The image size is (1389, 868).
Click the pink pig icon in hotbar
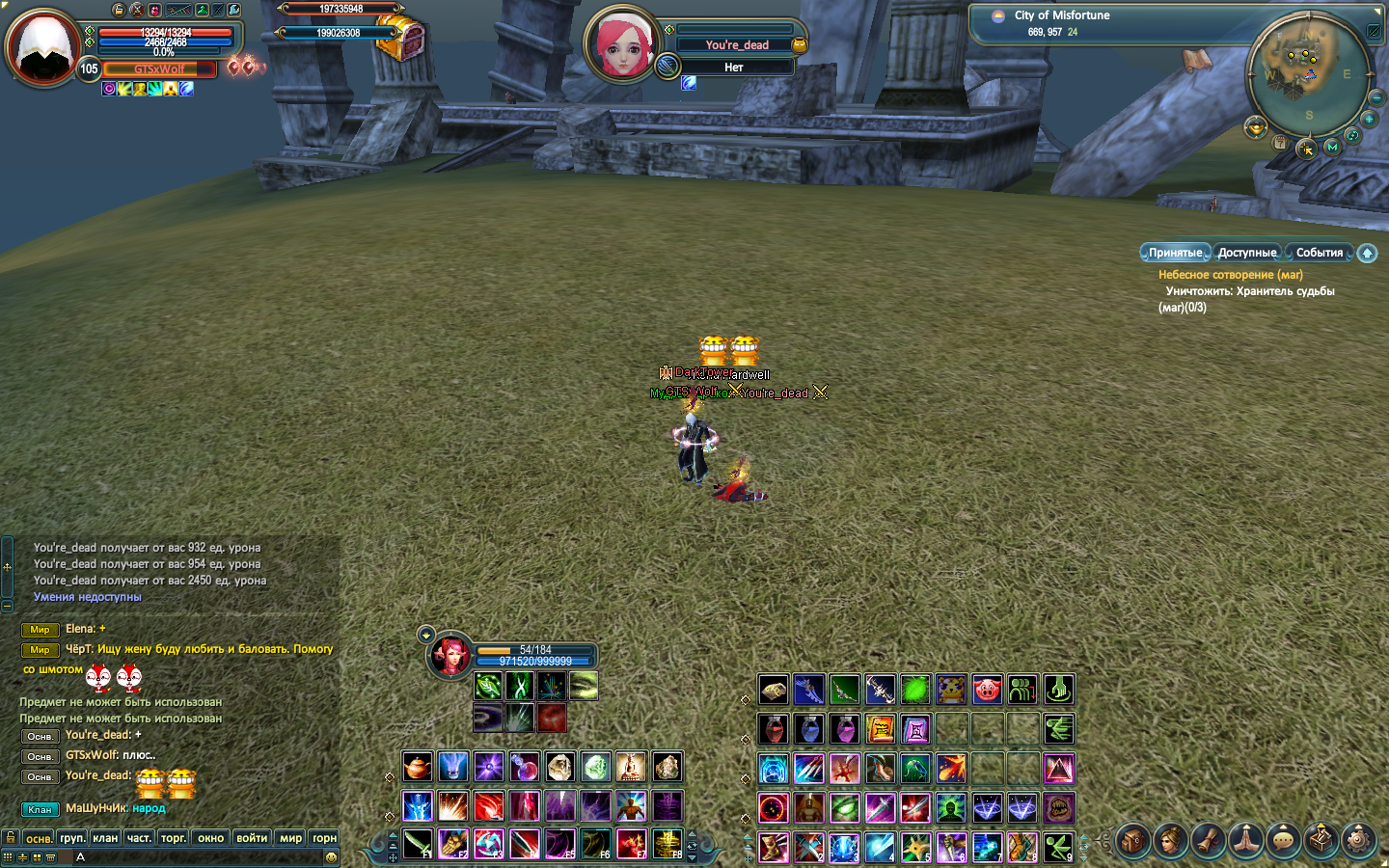coord(987,689)
